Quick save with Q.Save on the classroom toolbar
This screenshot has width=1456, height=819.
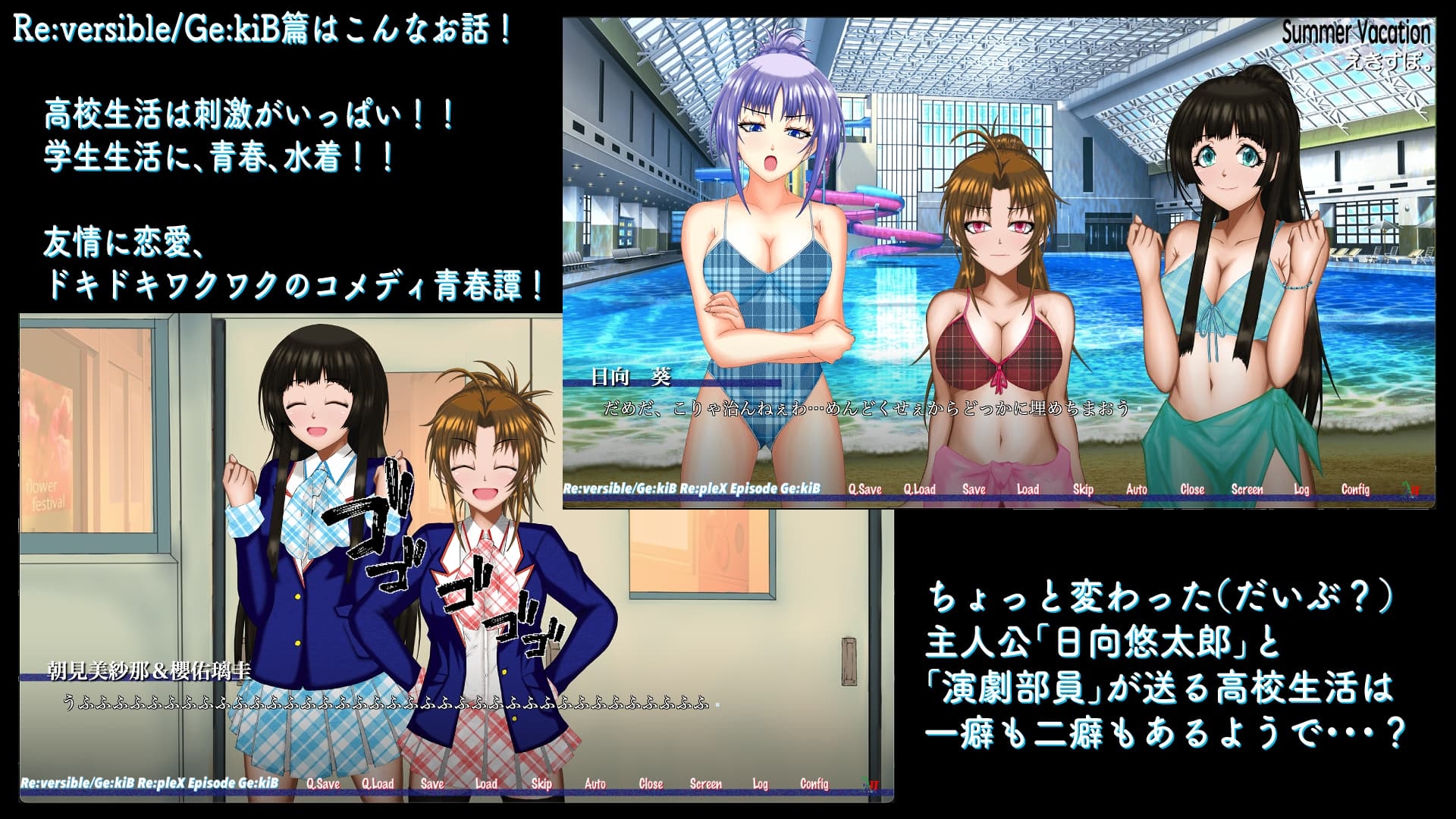click(325, 783)
